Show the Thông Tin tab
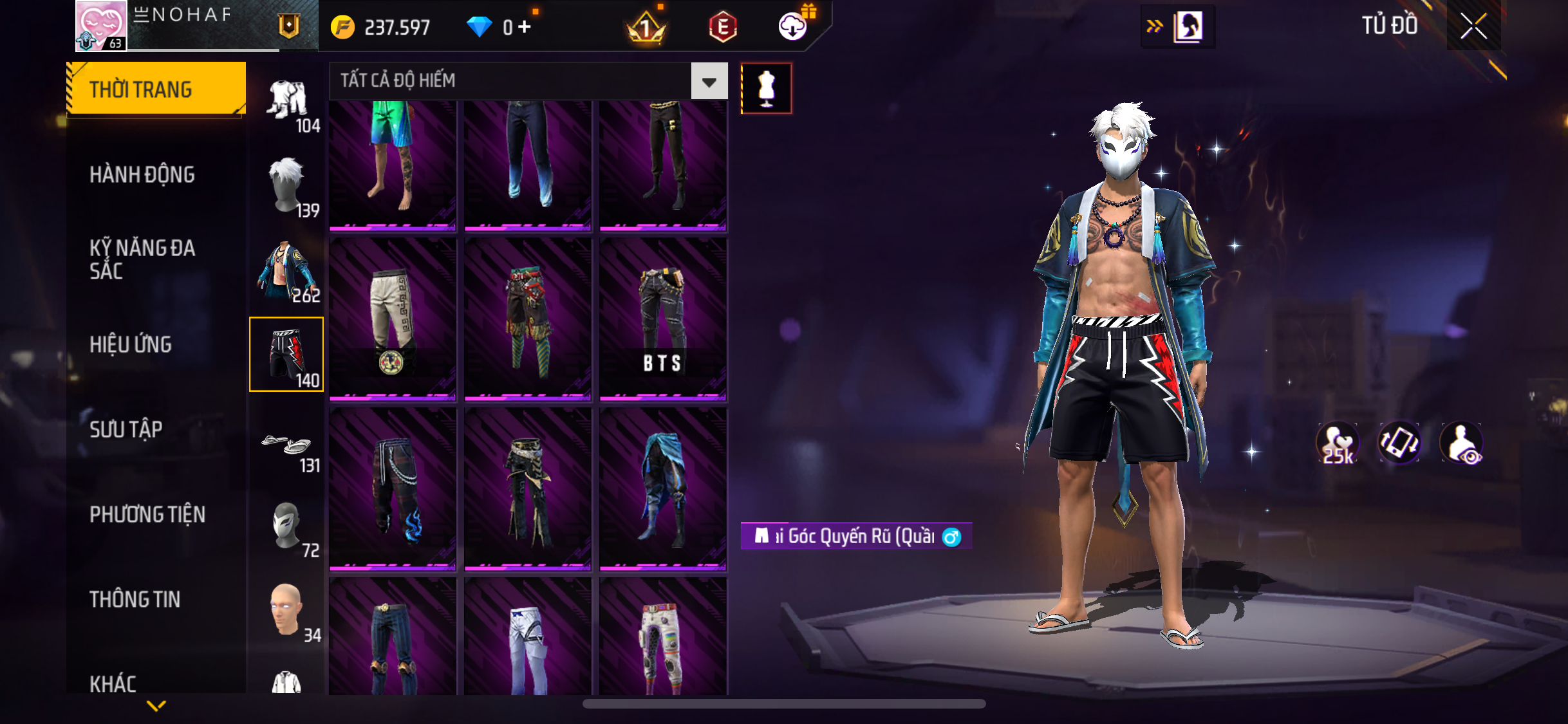Image resolution: width=1568 pixels, height=724 pixels. click(135, 599)
